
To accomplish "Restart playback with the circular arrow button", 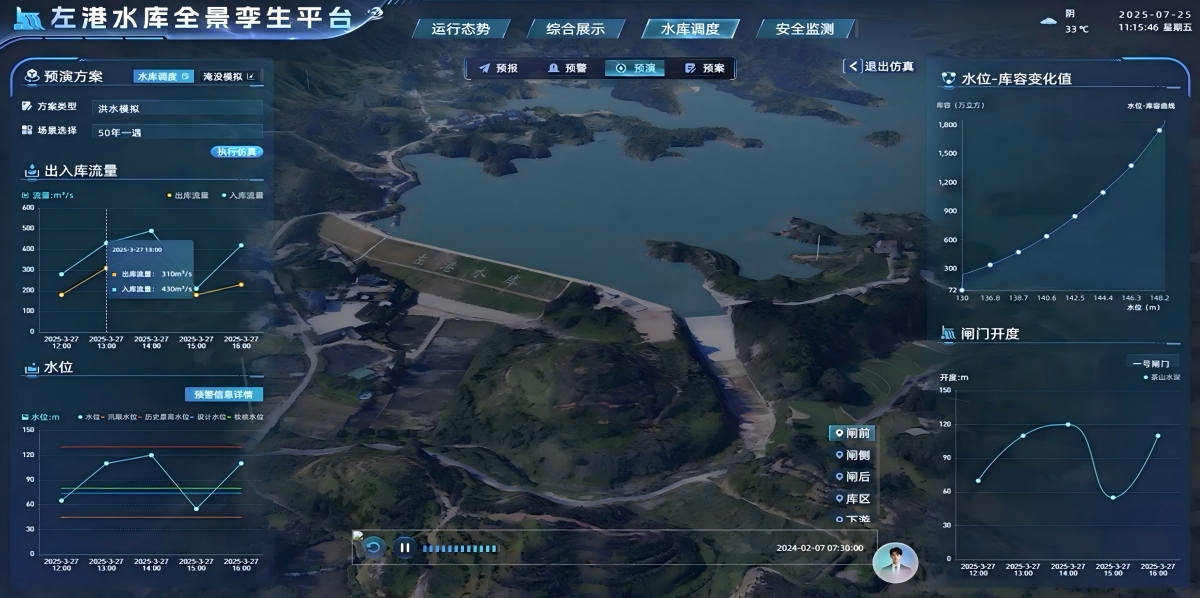I will point(373,547).
